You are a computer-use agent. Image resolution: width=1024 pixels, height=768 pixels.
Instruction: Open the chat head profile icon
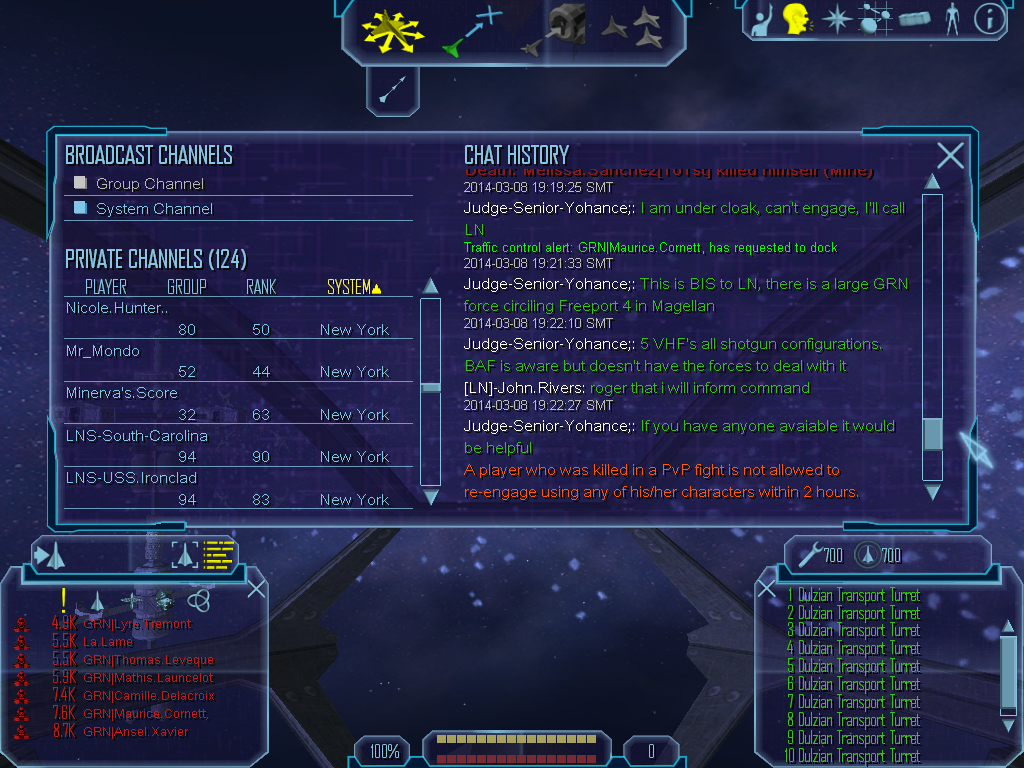point(796,19)
